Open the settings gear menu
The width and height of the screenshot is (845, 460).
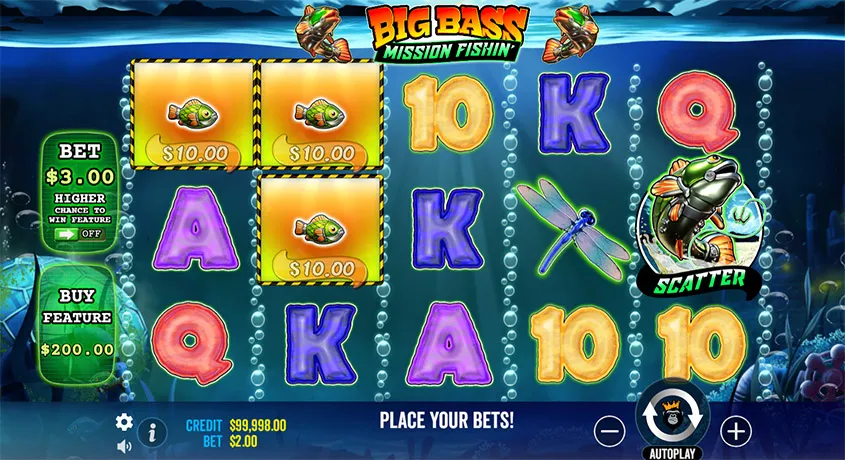pos(124,422)
